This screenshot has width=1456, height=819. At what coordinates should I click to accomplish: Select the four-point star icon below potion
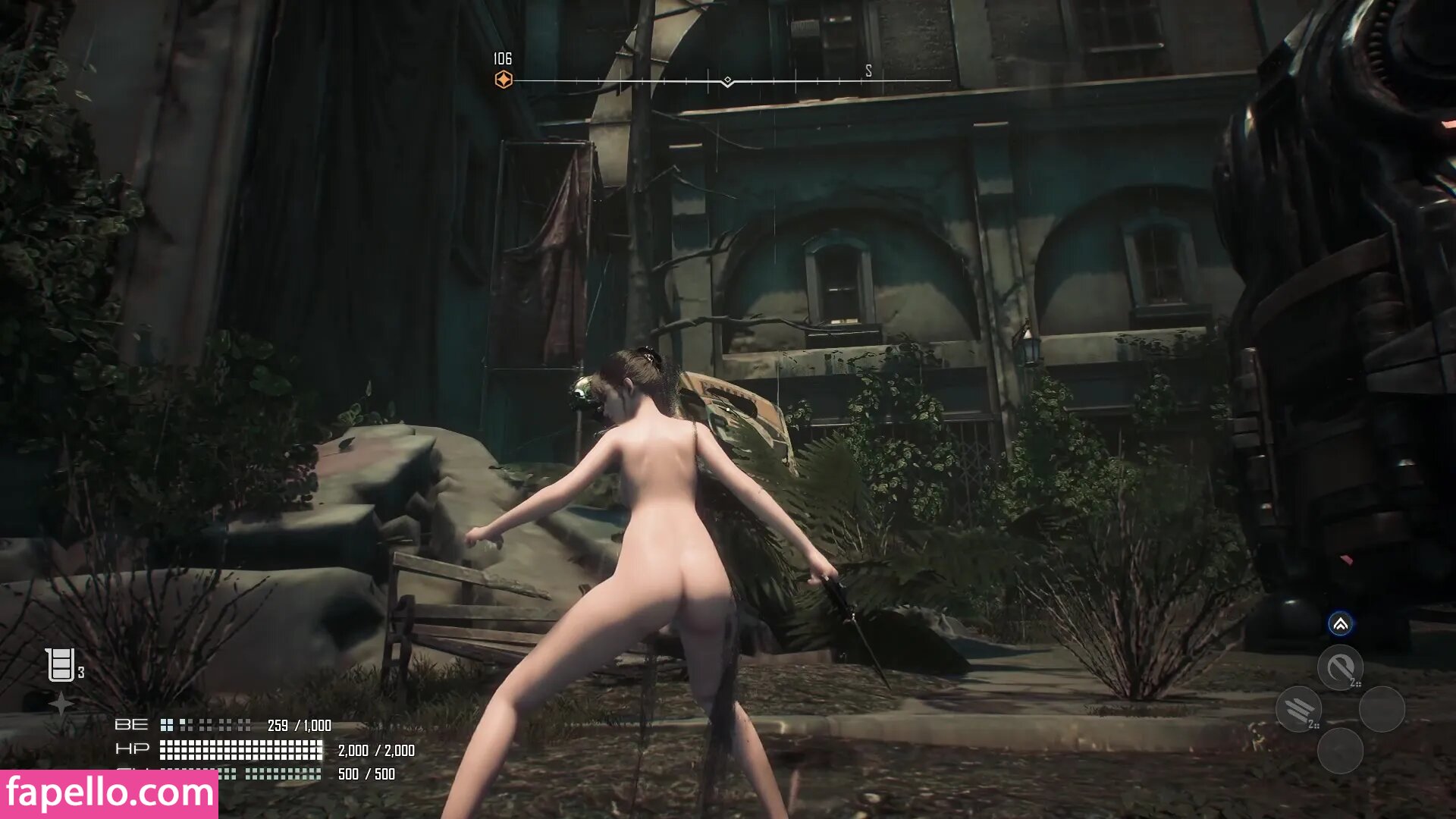(x=61, y=704)
